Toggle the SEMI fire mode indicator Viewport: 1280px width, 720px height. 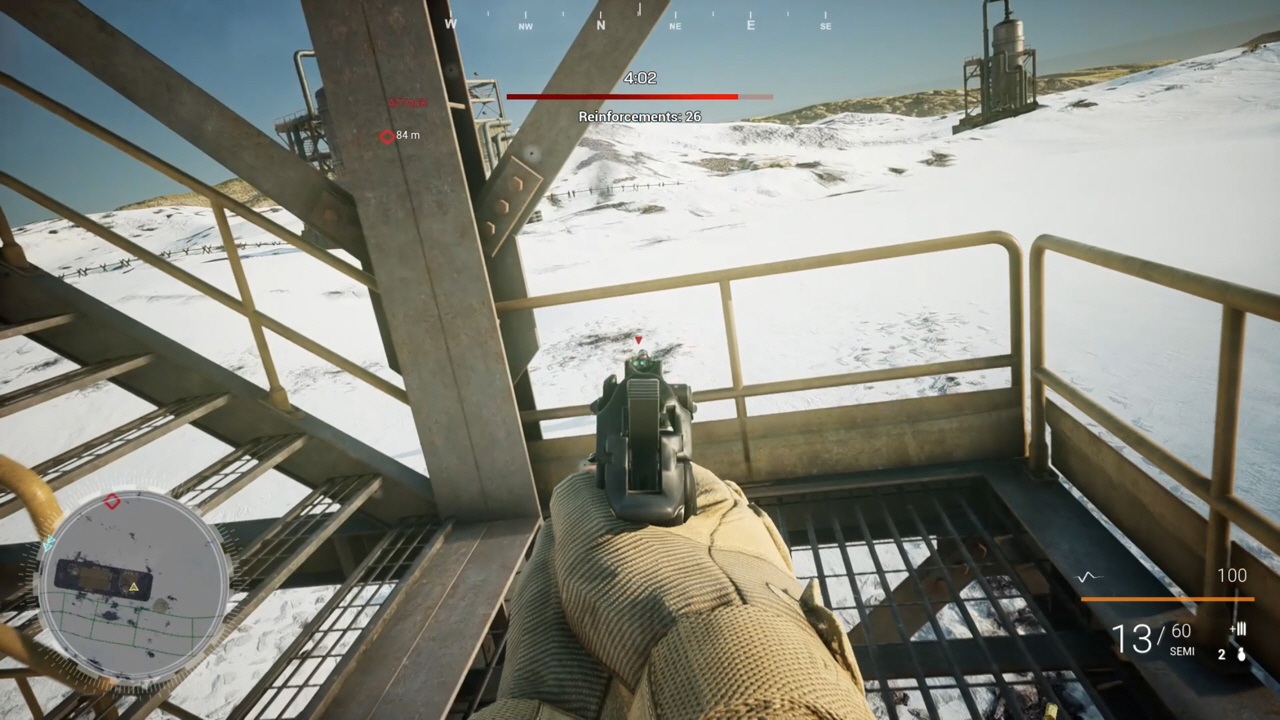click(x=1181, y=652)
